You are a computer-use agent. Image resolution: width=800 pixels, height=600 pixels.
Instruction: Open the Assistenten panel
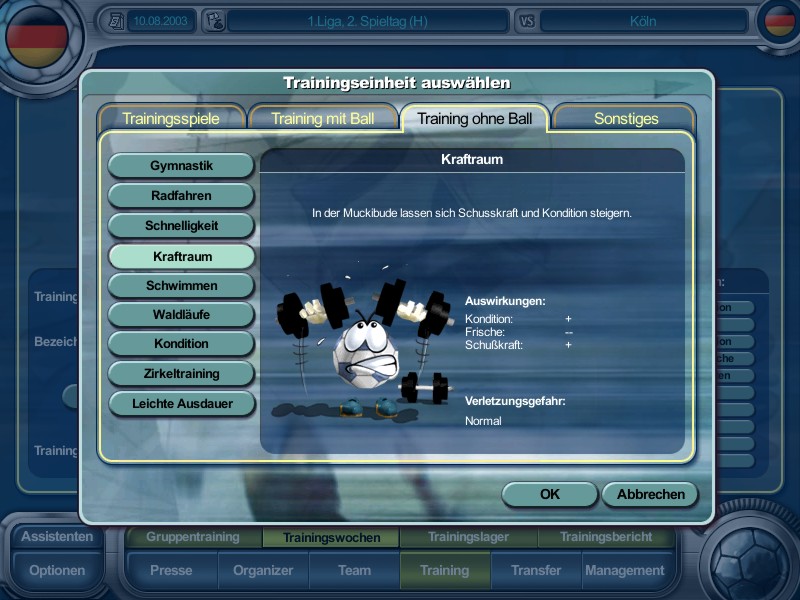tap(57, 536)
